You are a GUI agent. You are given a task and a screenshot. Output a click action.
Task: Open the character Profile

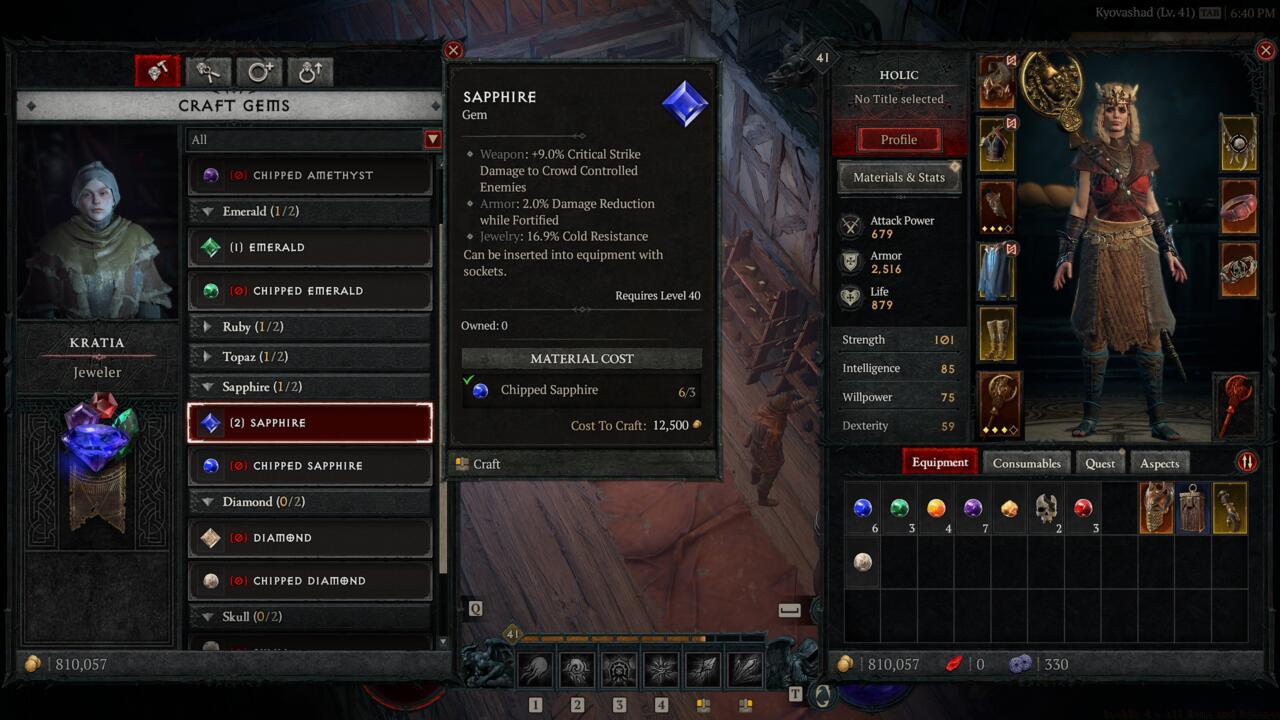[x=898, y=140]
